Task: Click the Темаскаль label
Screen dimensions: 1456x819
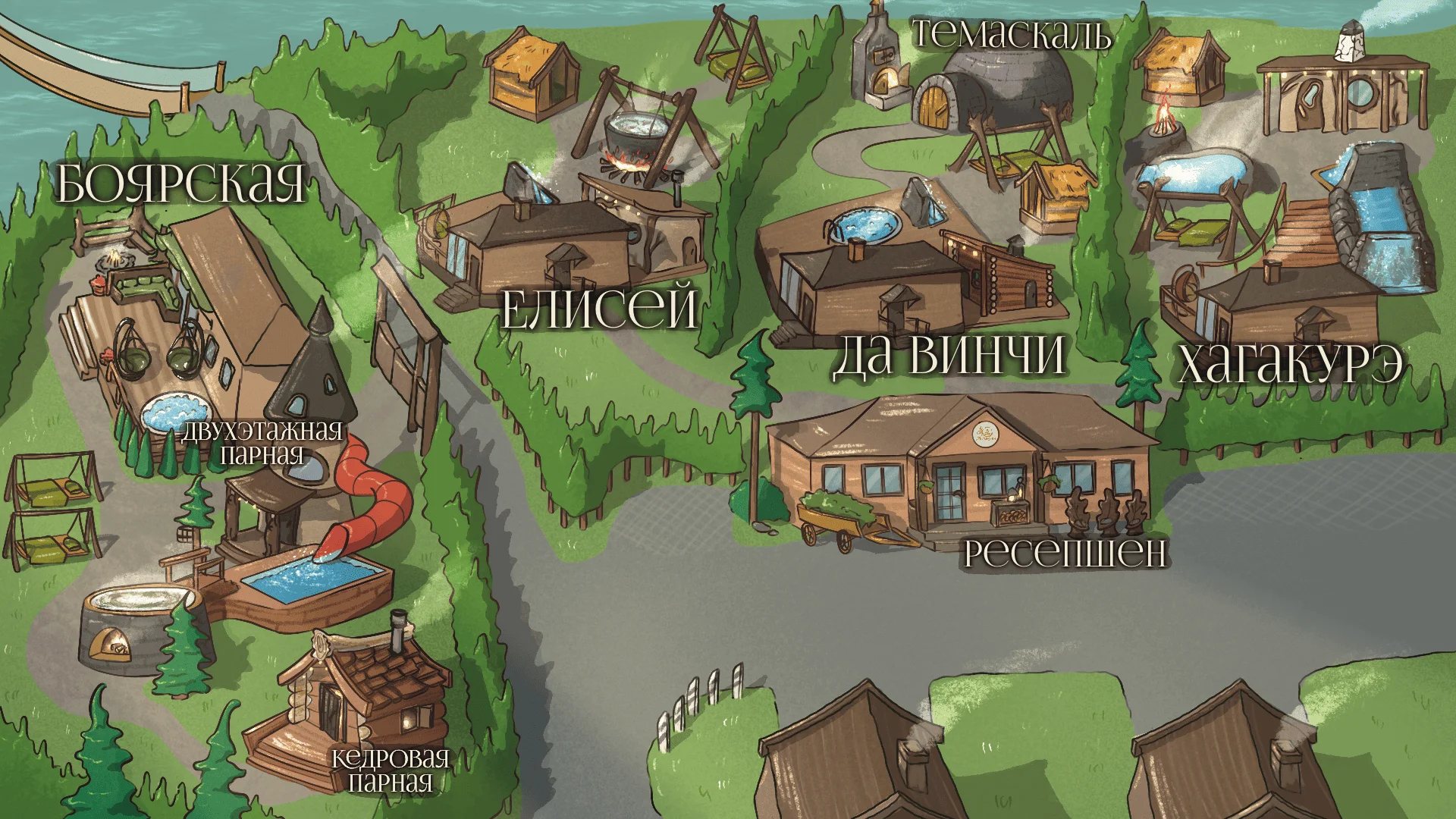Action: (1012, 35)
